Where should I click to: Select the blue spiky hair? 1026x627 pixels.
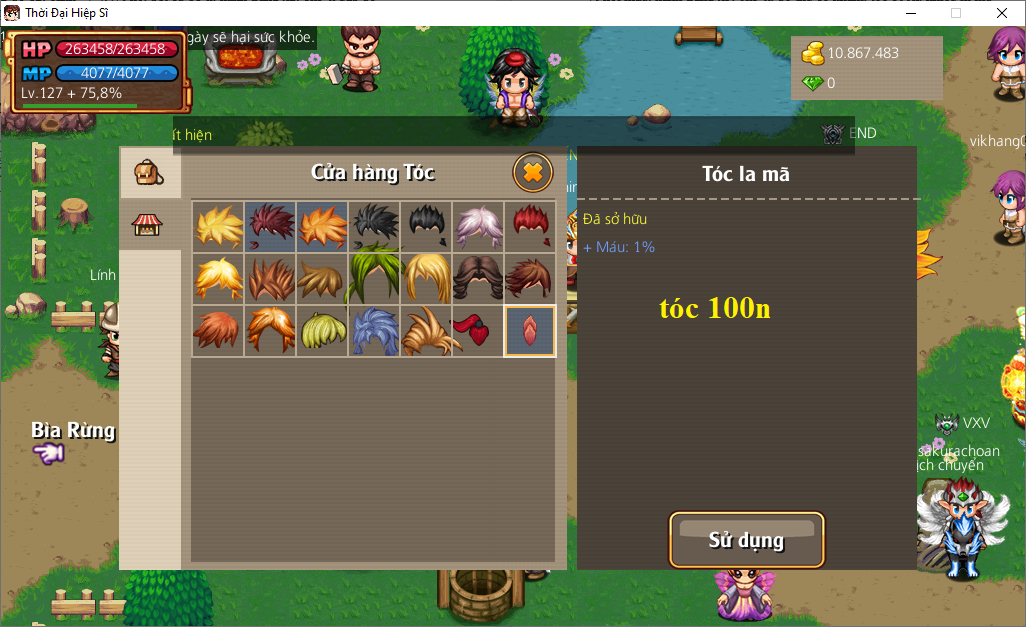coord(374,331)
